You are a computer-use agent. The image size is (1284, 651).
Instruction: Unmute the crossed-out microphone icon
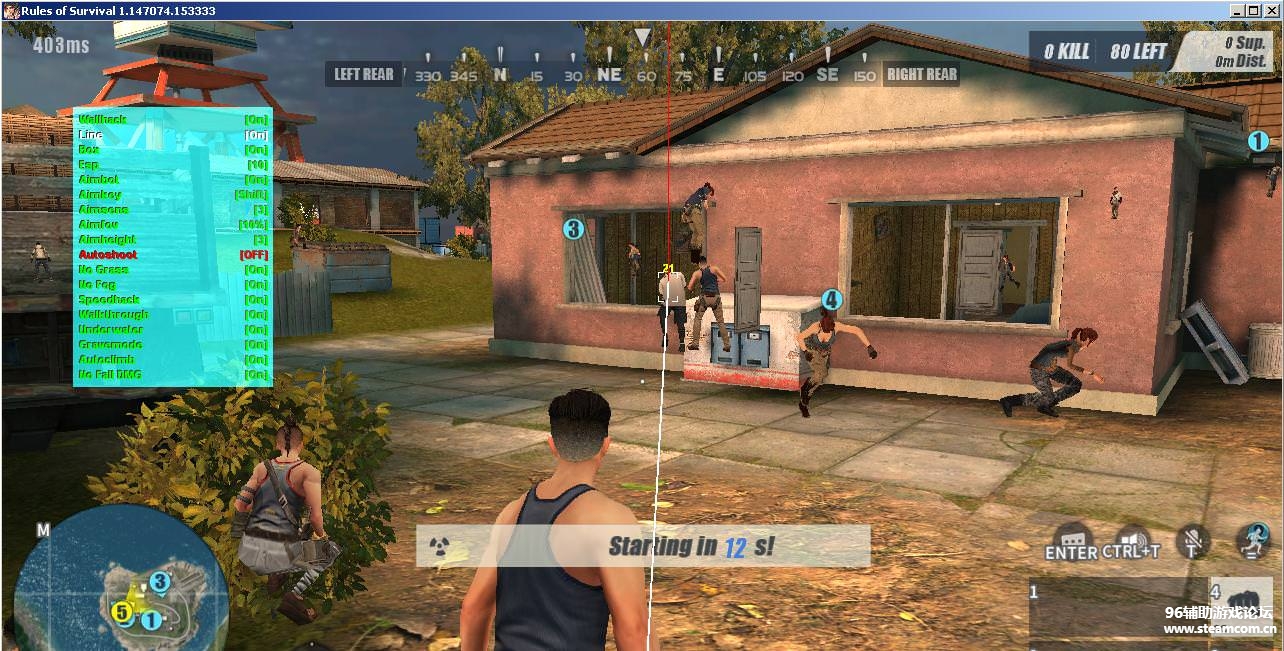coord(1192,541)
